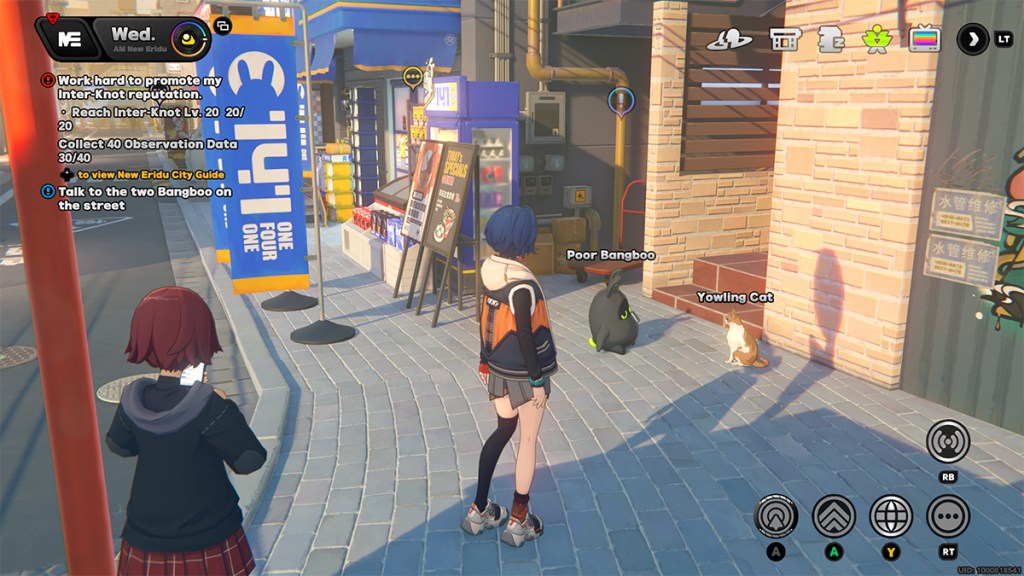The width and height of the screenshot is (1024, 576).
Task: Click the overlapping windows icon beside the clock
Action: click(x=222, y=25)
